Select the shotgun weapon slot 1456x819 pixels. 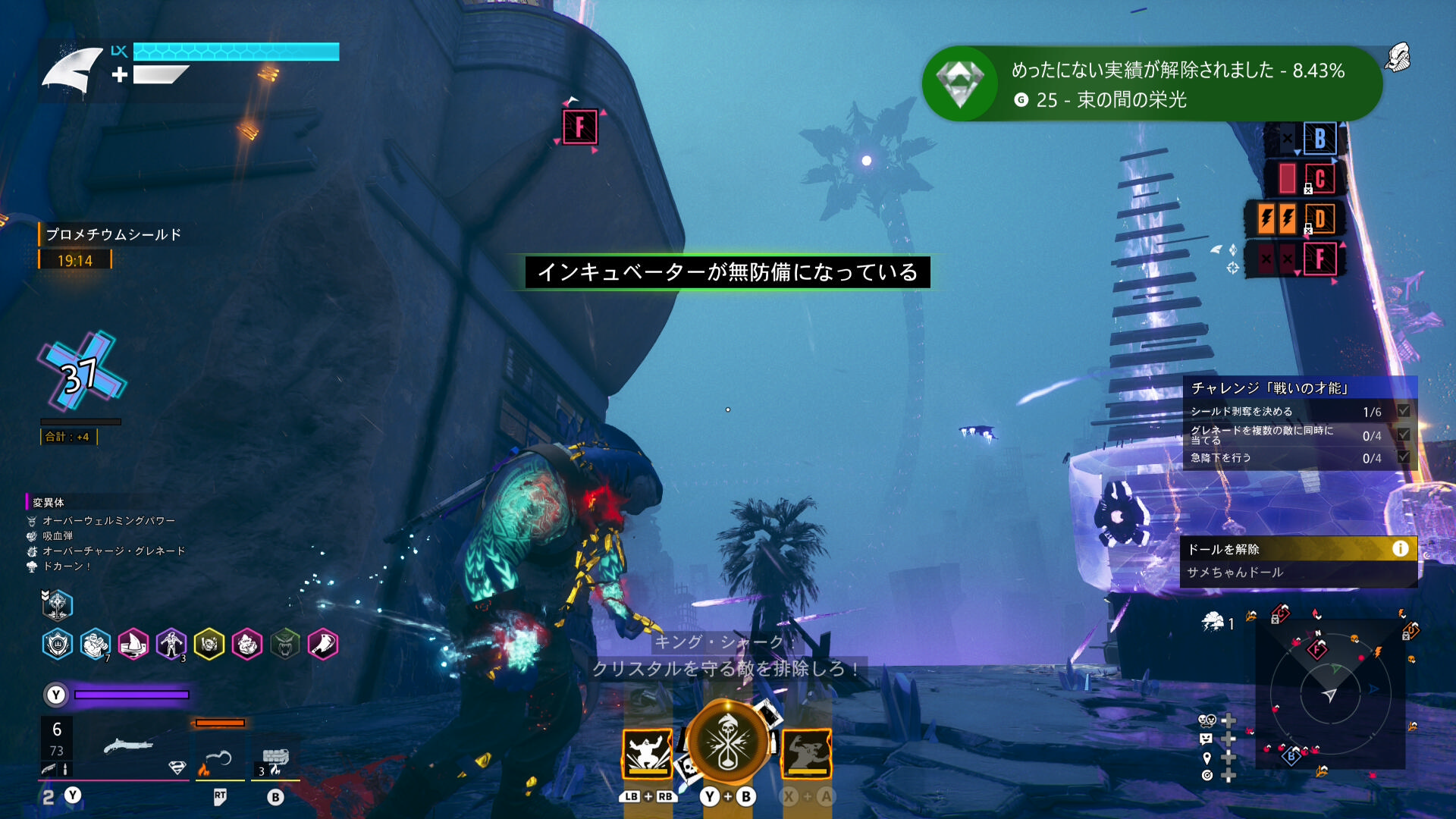127,747
